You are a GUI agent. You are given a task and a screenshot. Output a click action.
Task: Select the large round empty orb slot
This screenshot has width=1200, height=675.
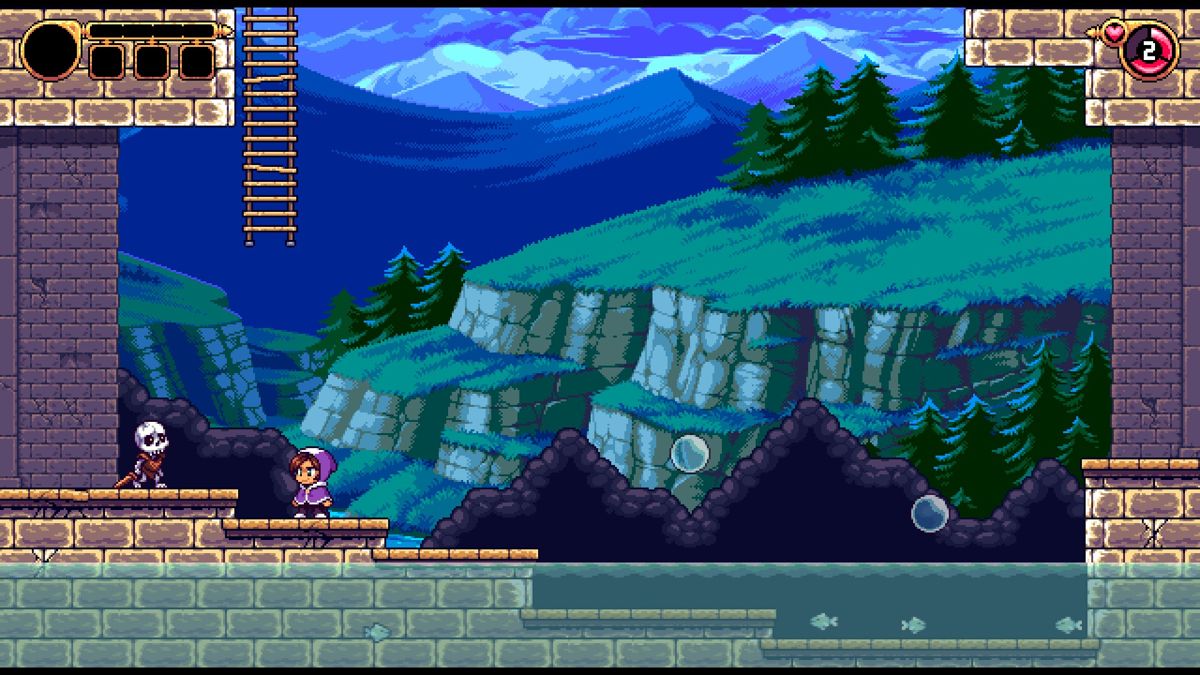click(50, 50)
